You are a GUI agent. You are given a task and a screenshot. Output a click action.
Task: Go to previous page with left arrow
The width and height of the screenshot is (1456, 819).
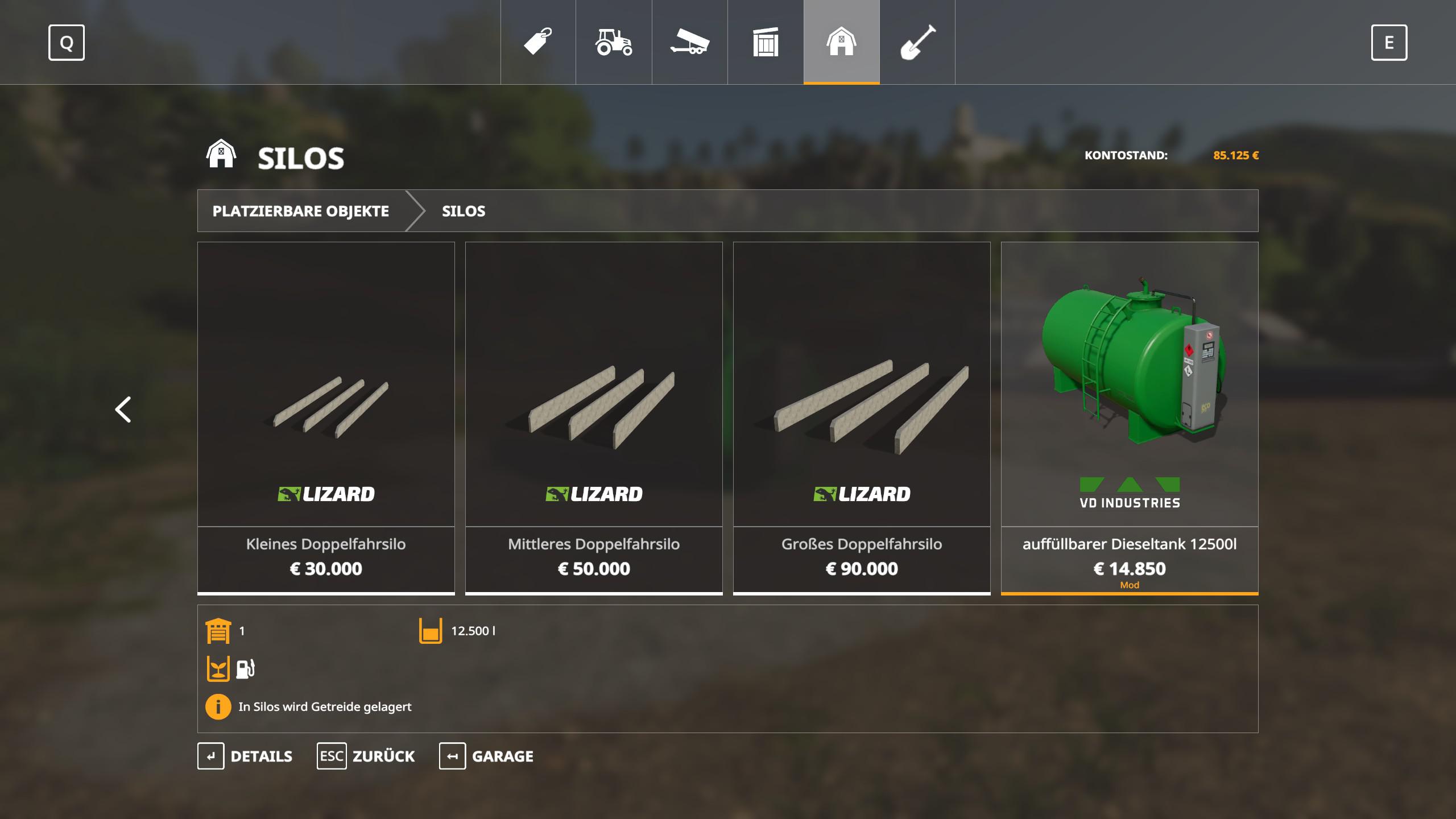123,409
